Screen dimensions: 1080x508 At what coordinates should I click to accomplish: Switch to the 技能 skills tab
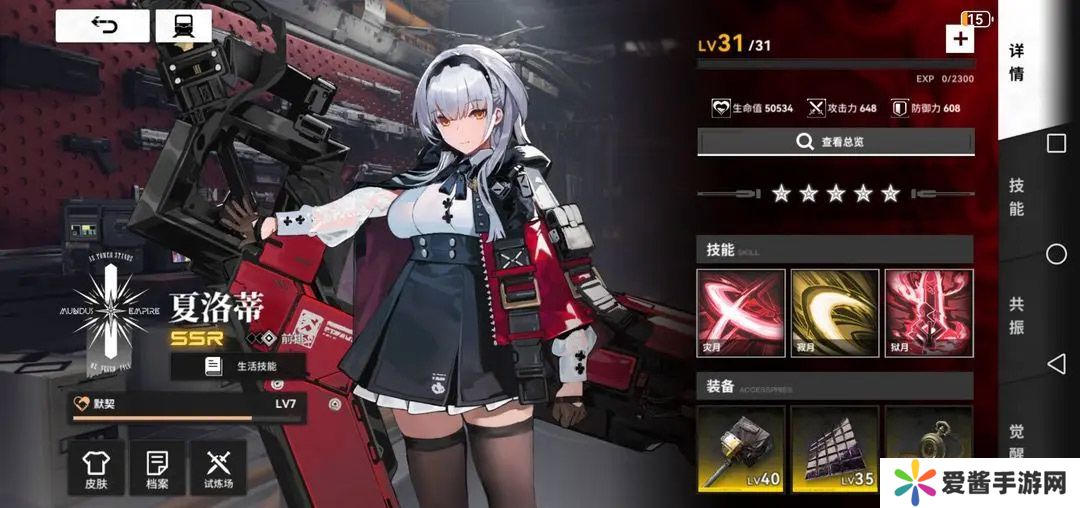pyautogui.click(x=1017, y=197)
